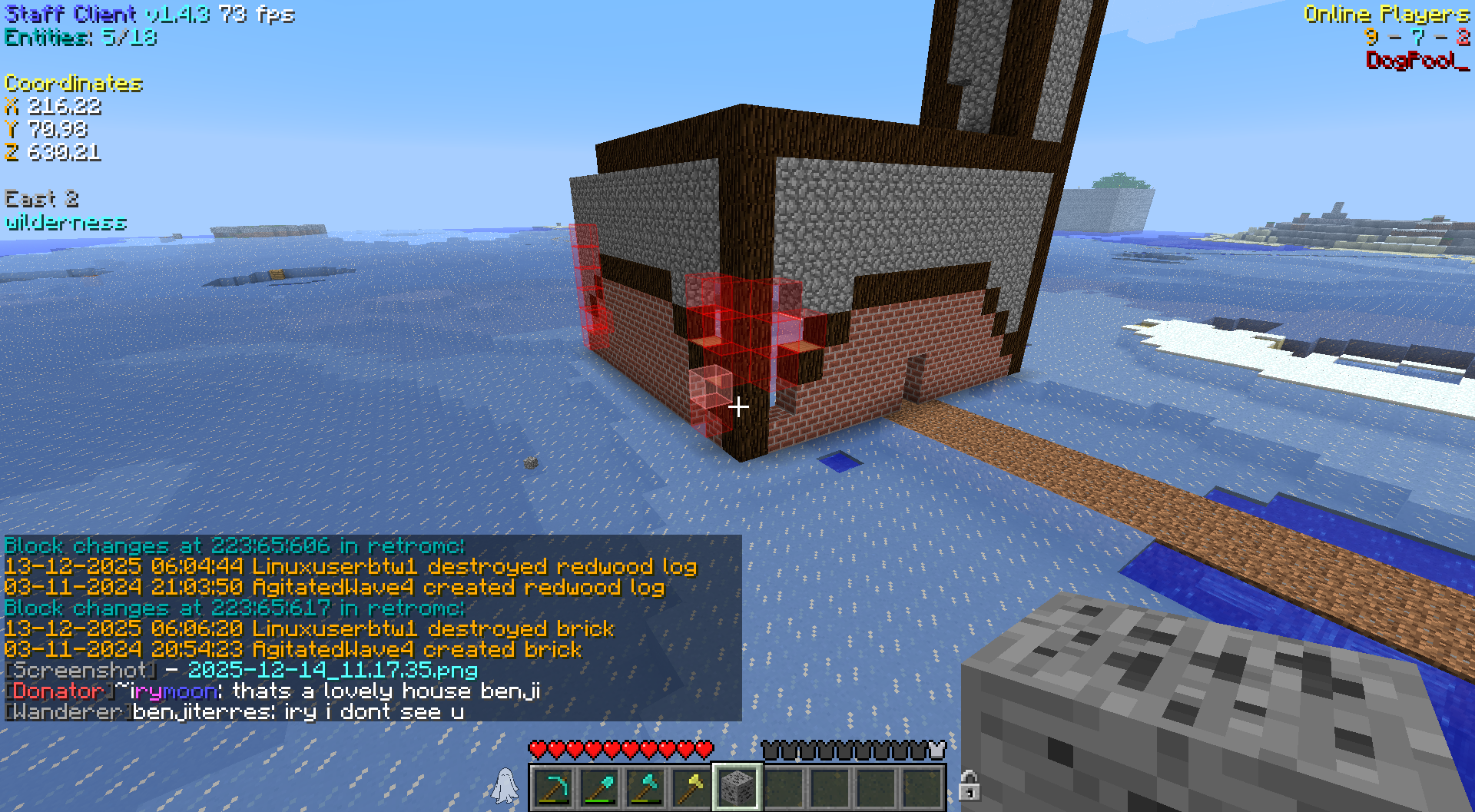Select the coal ore block slot
This screenshot has height=812, width=1475.
pos(737,787)
